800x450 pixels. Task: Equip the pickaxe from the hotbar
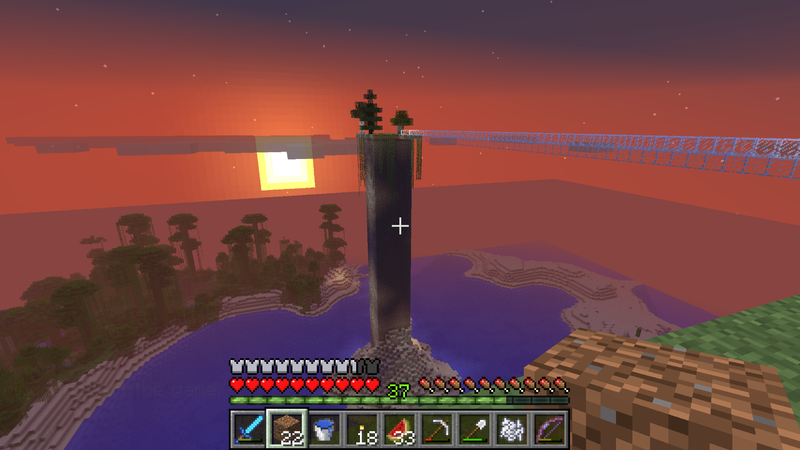(438, 430)
